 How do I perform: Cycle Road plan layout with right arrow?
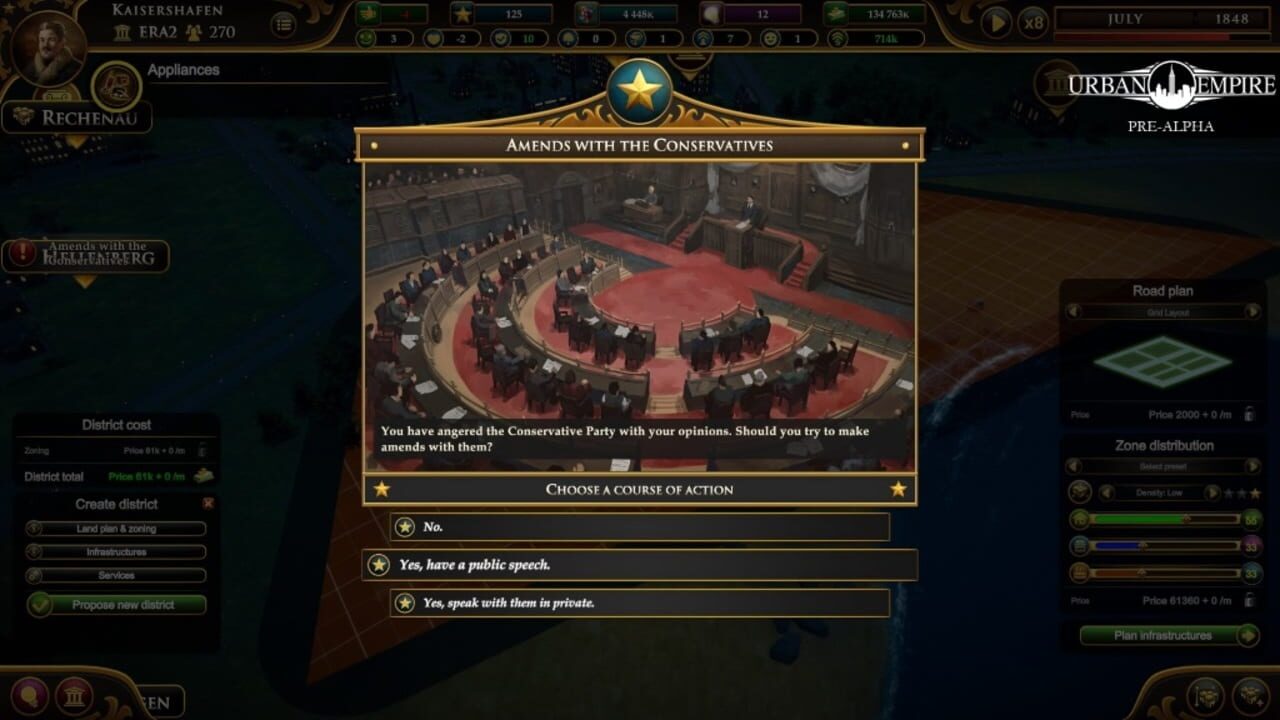click(1255, 312)
